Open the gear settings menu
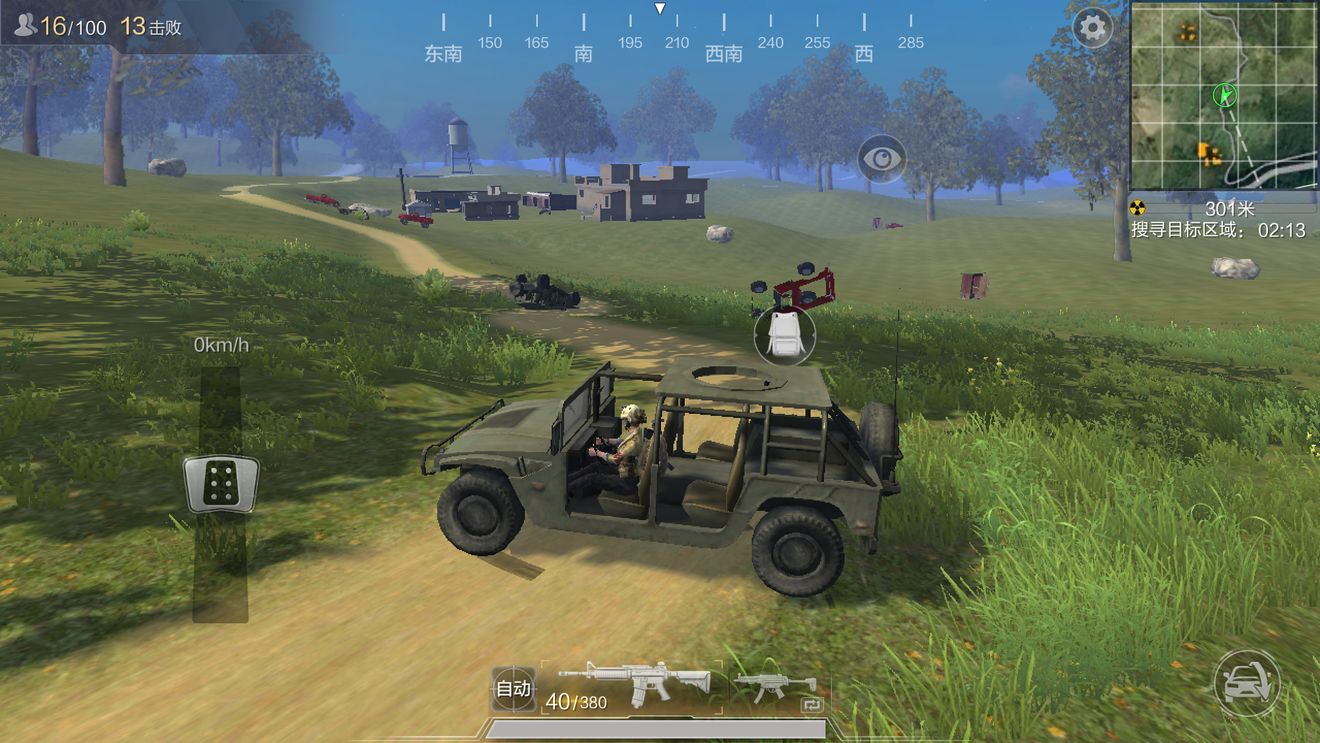 (1093, 28)
